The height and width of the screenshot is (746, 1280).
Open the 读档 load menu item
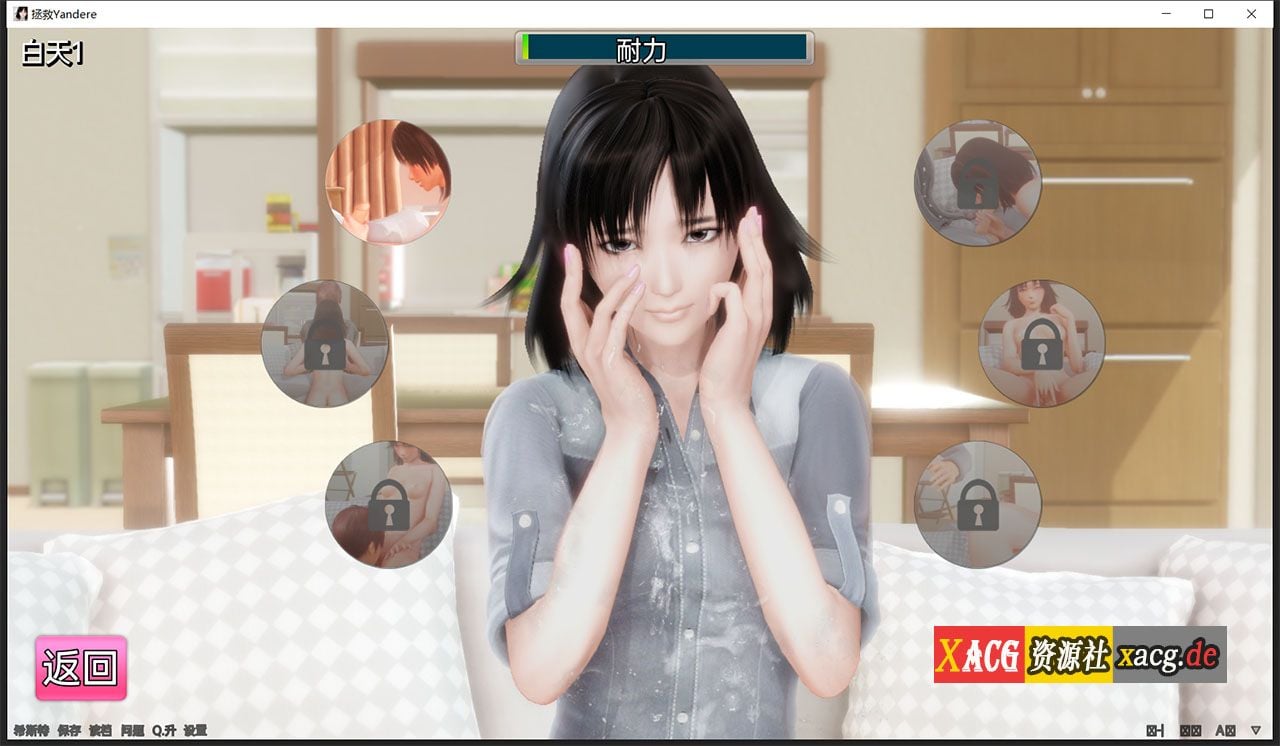tap(98, 731)
